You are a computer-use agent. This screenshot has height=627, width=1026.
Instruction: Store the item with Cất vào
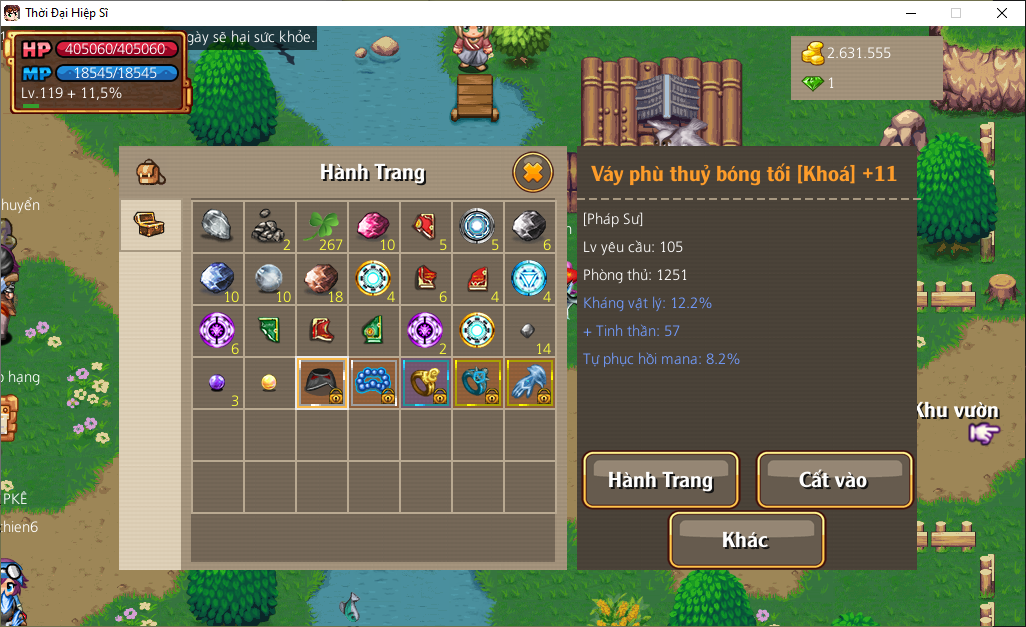834,480
